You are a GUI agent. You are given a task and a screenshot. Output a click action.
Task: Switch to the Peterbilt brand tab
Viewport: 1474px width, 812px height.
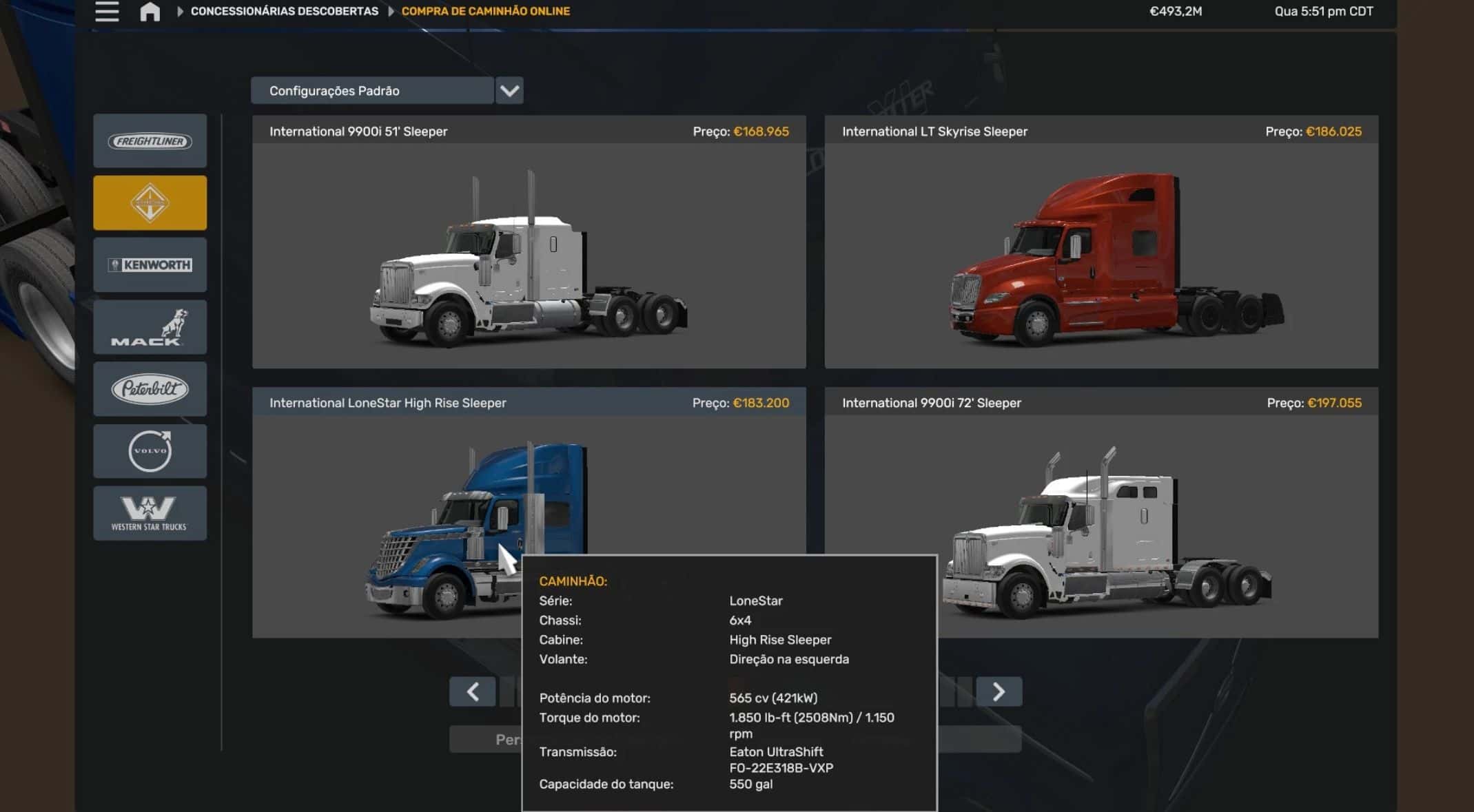pos(150,389)
